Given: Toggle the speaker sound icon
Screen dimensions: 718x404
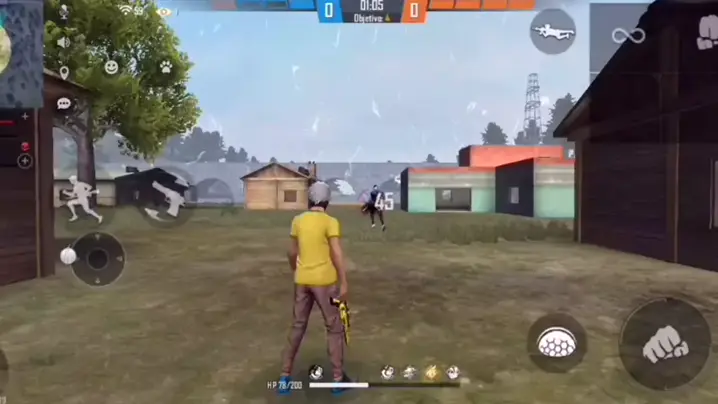Looking at the screenshot, I should 64,42.
